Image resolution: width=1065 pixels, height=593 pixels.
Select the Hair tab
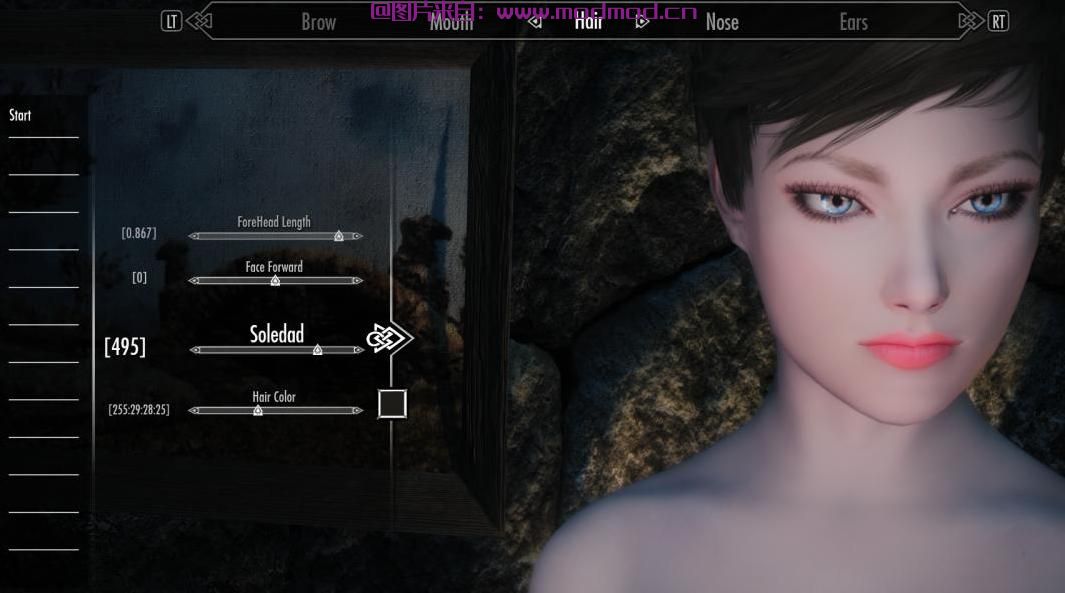[x=588, y=21]
